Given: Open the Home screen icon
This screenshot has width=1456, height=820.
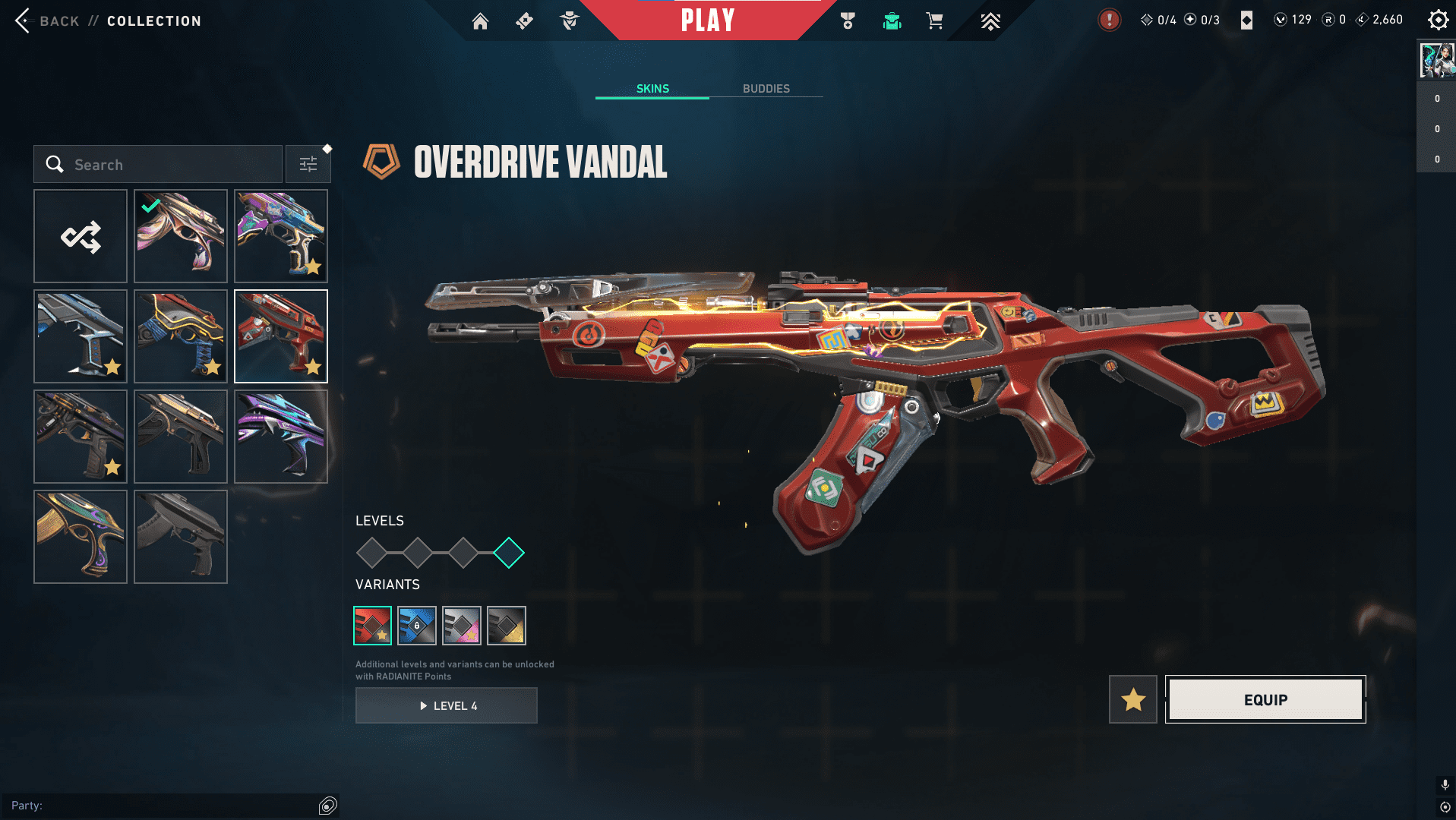Looking at the screenshot, I should (x=480, y=21).
